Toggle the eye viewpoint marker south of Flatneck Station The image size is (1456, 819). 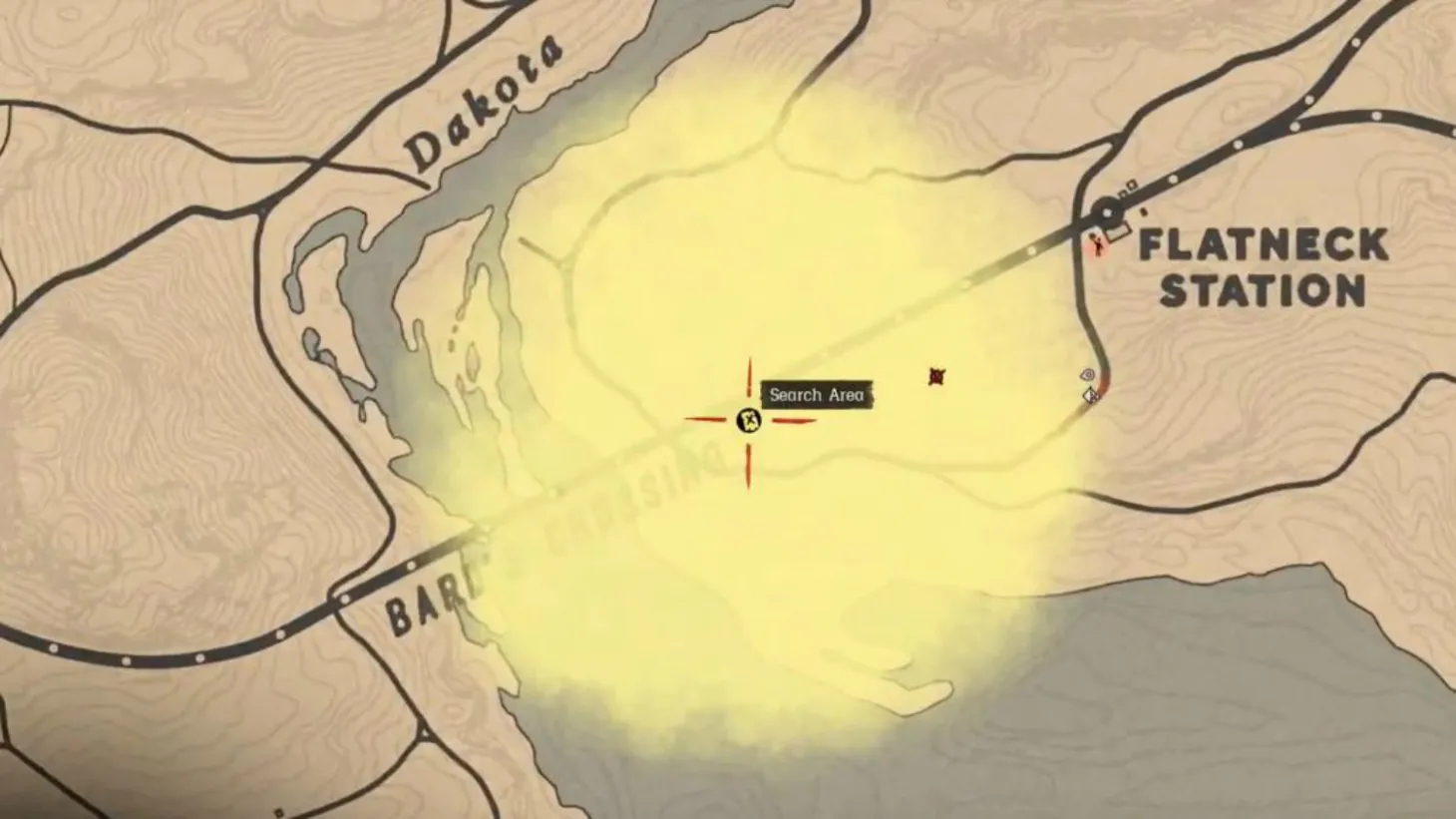(1087, 374)
